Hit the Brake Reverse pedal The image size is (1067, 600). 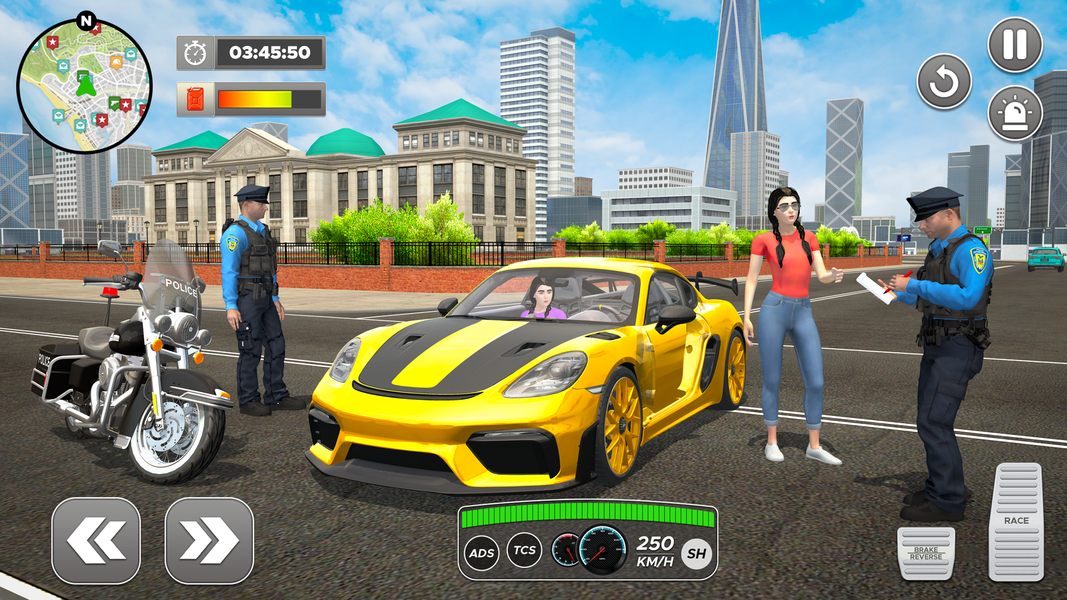(x=926, y=552)
